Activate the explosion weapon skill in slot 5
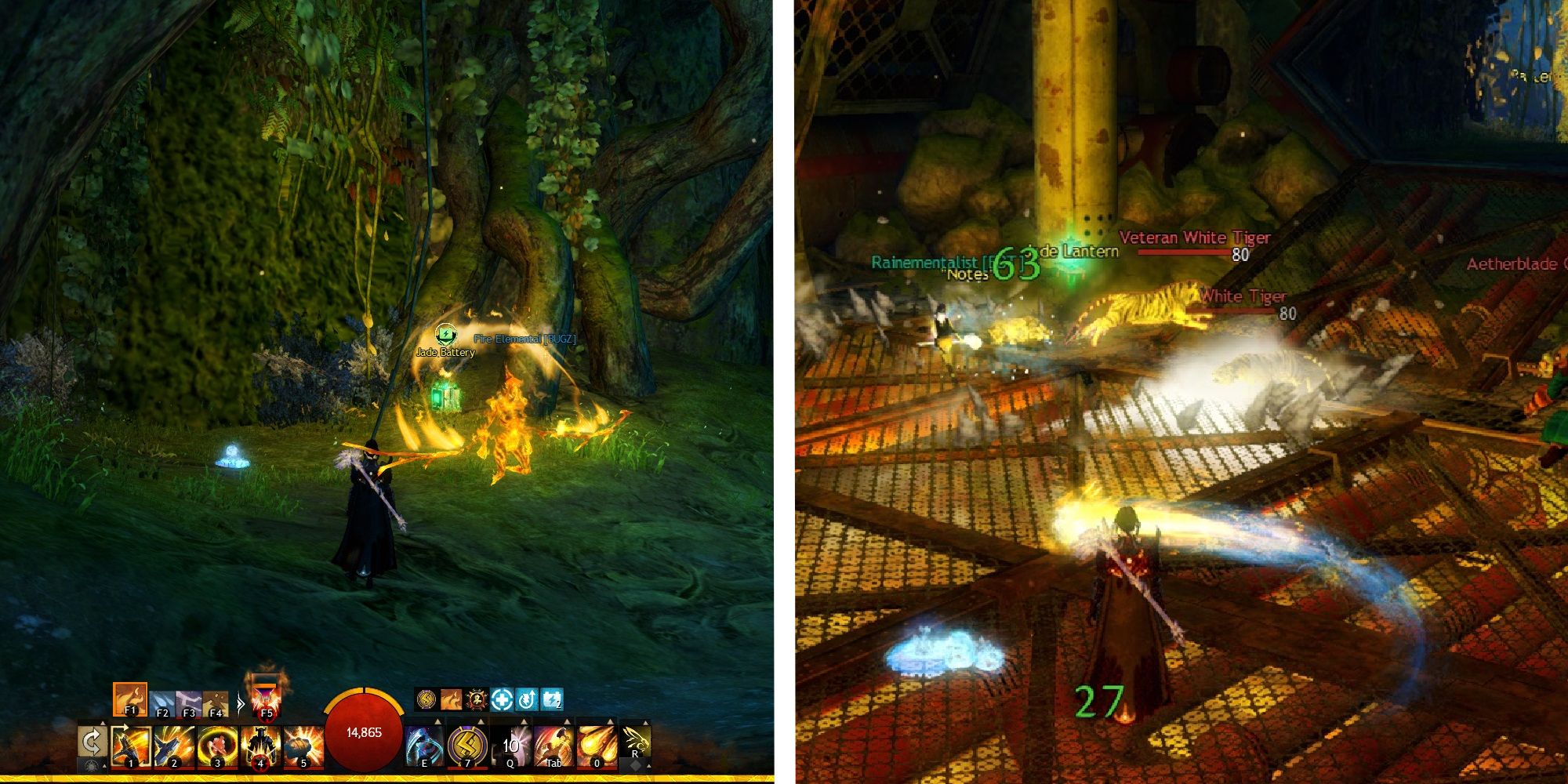The width and height of the screenshot is (1568, 784). click(x=303, y=744)
